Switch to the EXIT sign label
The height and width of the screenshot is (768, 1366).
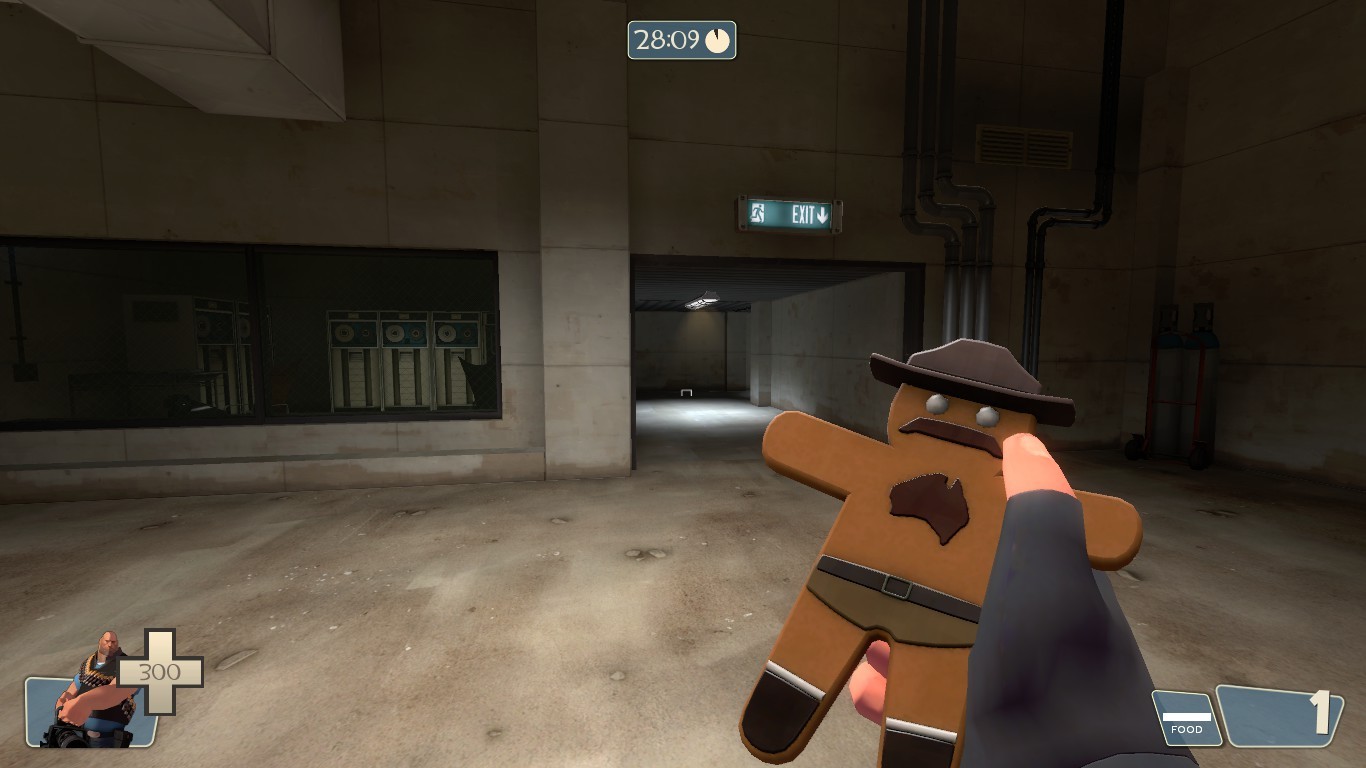[x=791, y=213]
